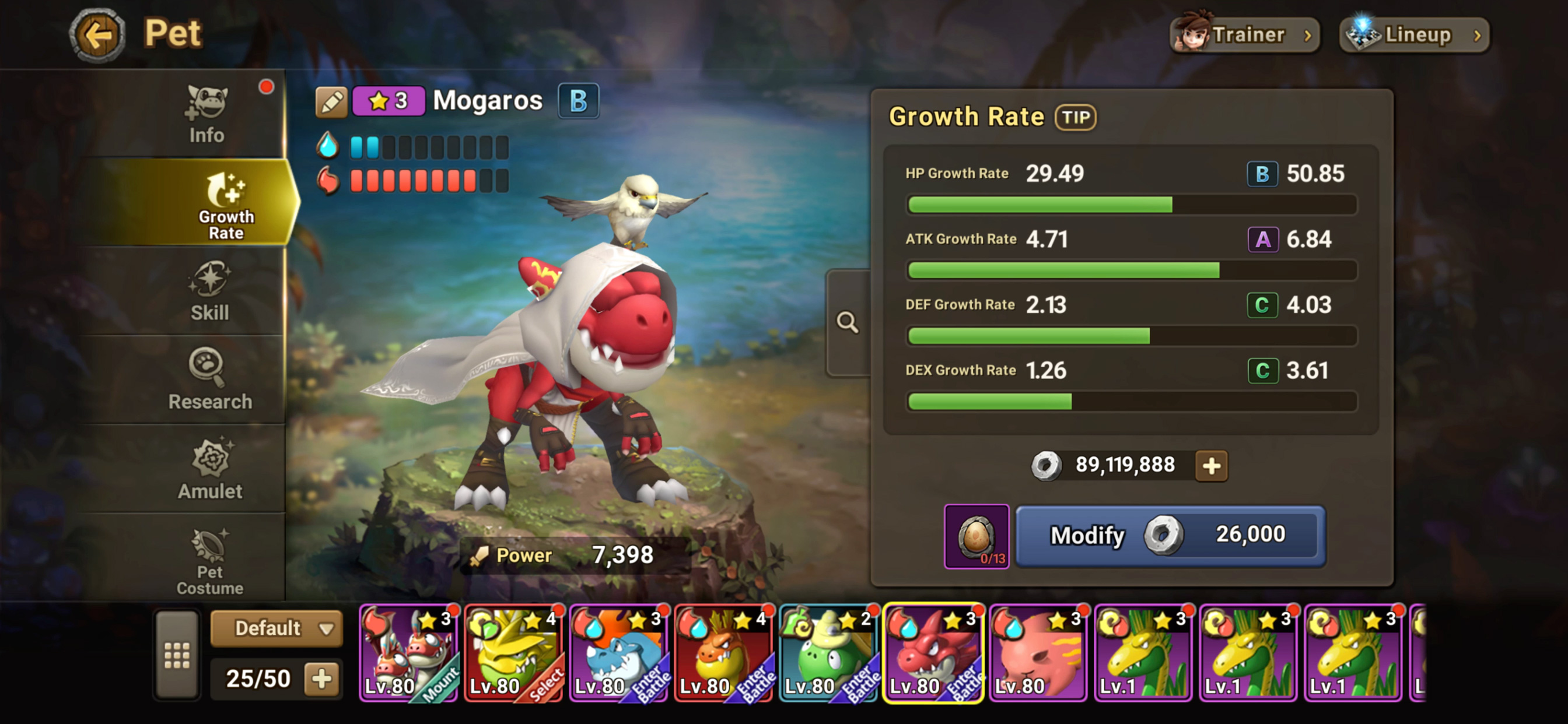Image resolution: width=1568 pixels, height=724 pixels.
Task: Switch to the Research tab
Action: [209, 380]
